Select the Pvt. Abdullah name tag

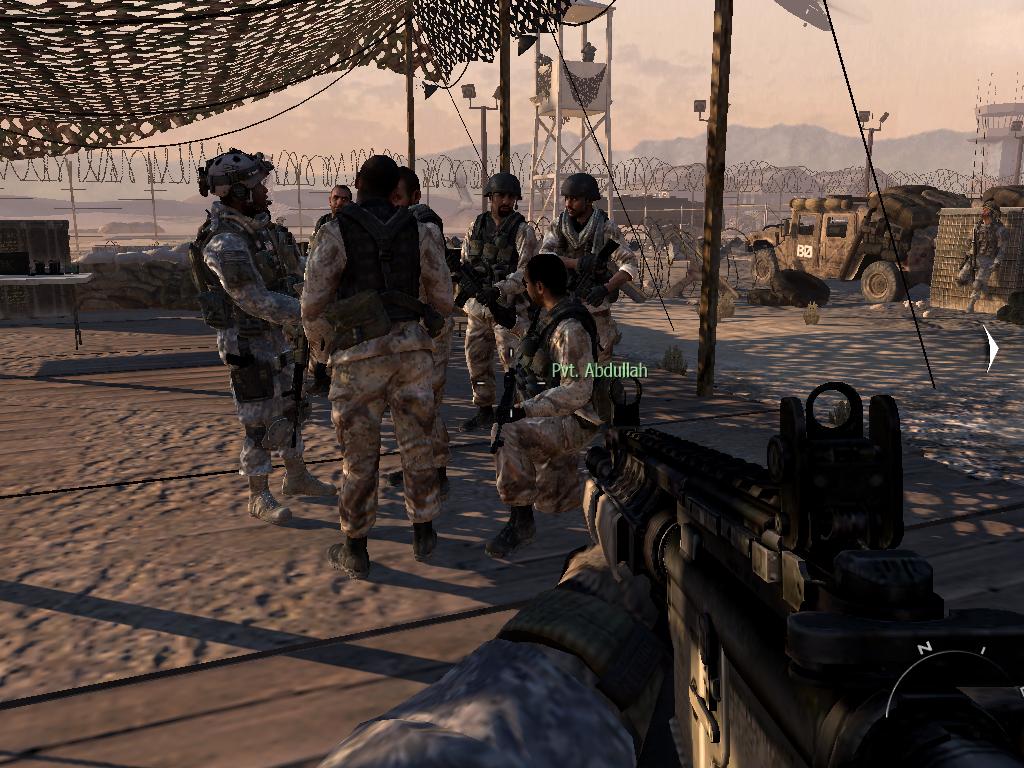tap(599, 371)
